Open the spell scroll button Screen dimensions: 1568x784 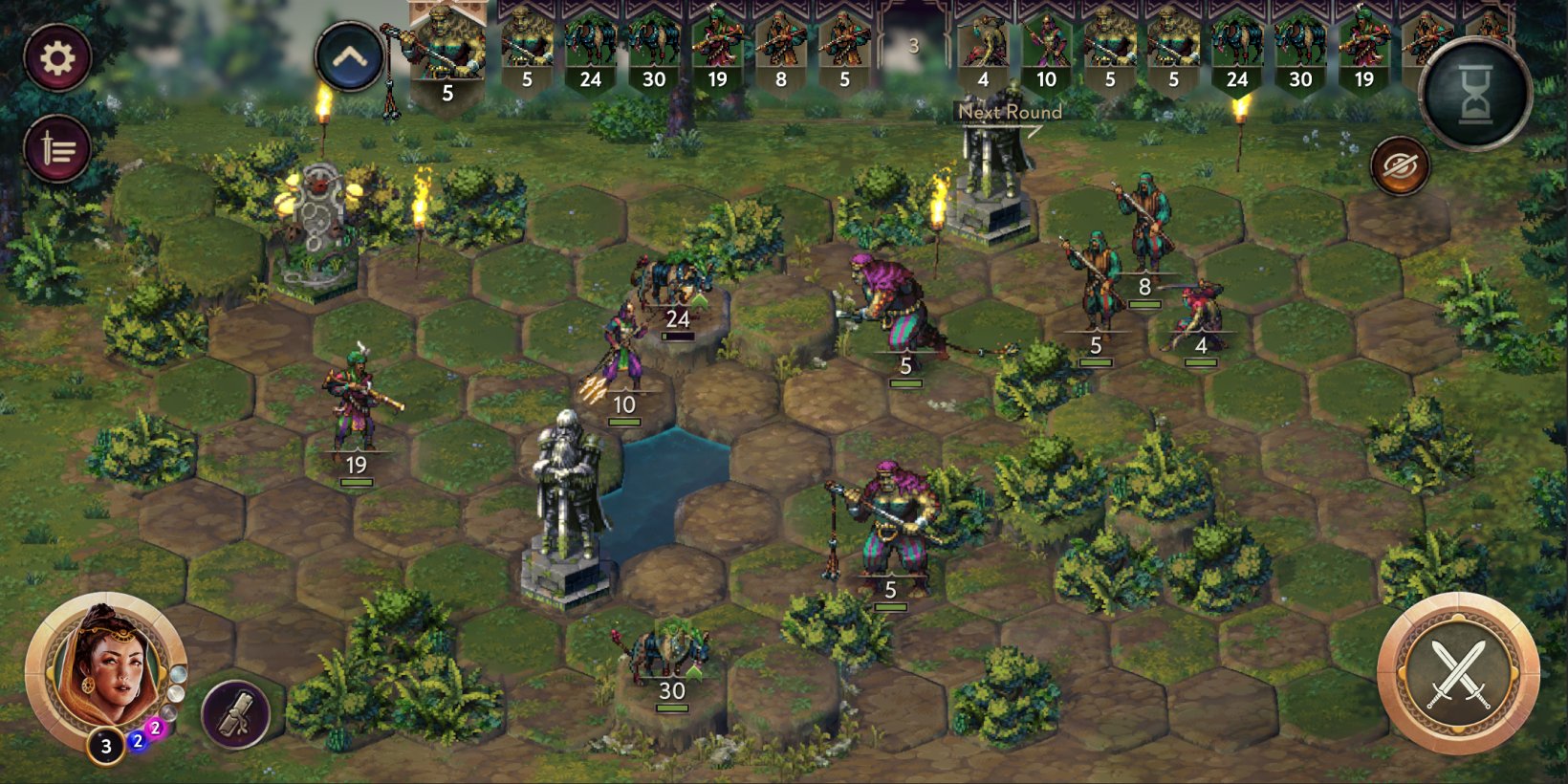(x=235, y=712)
